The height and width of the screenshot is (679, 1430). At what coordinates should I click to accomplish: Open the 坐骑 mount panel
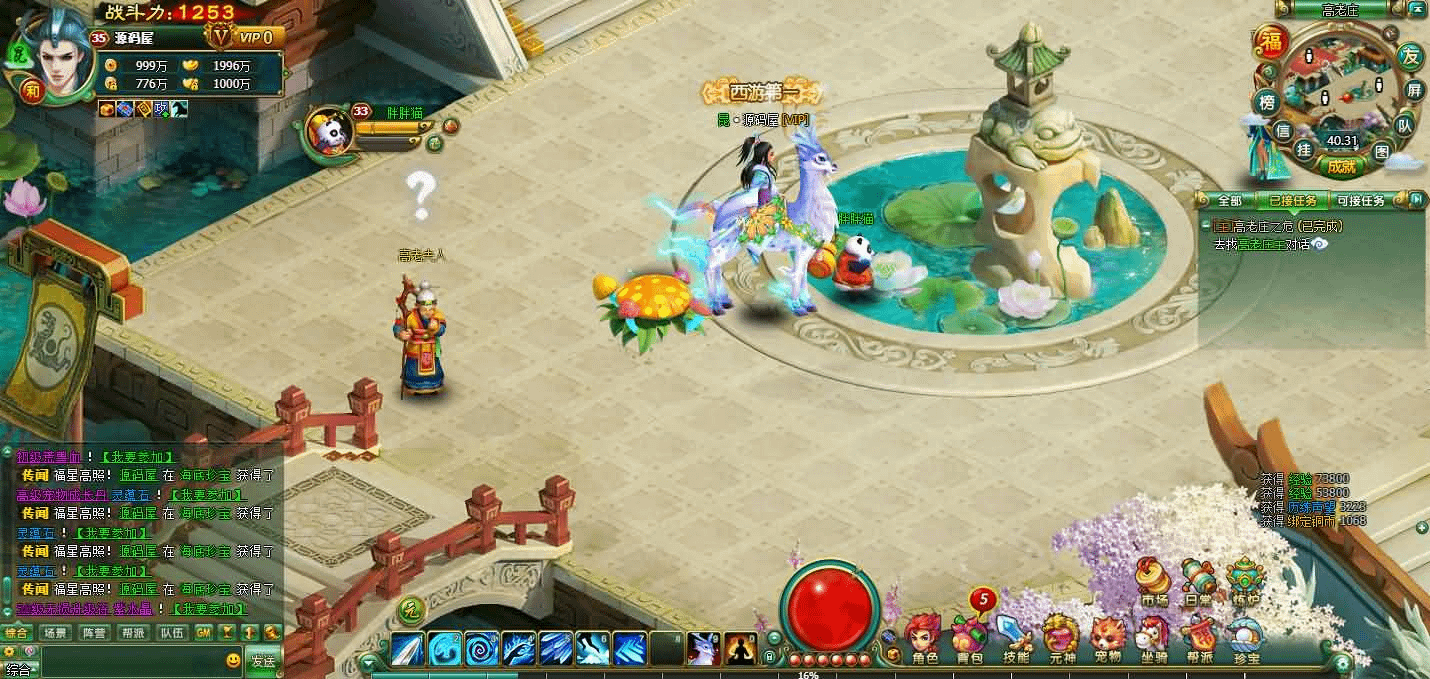pos(1153,636)
